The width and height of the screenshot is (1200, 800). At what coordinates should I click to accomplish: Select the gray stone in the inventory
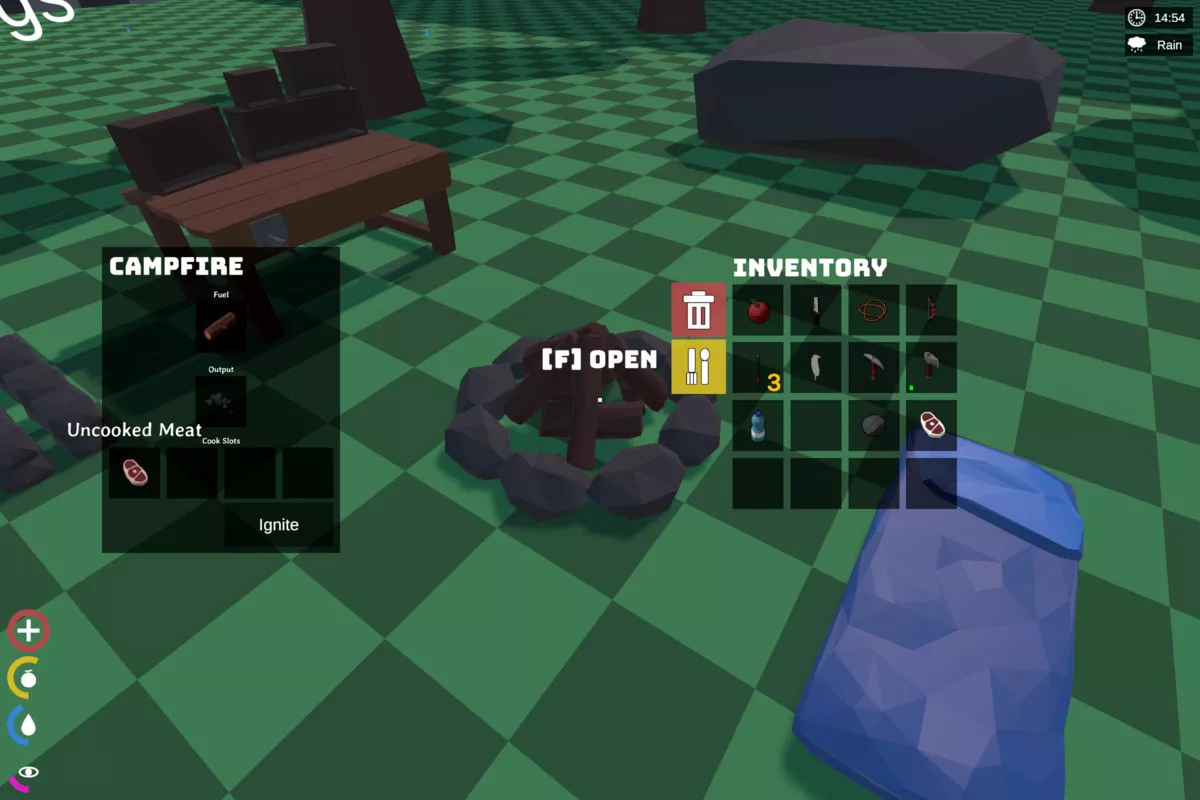click(x=874, y=426)
